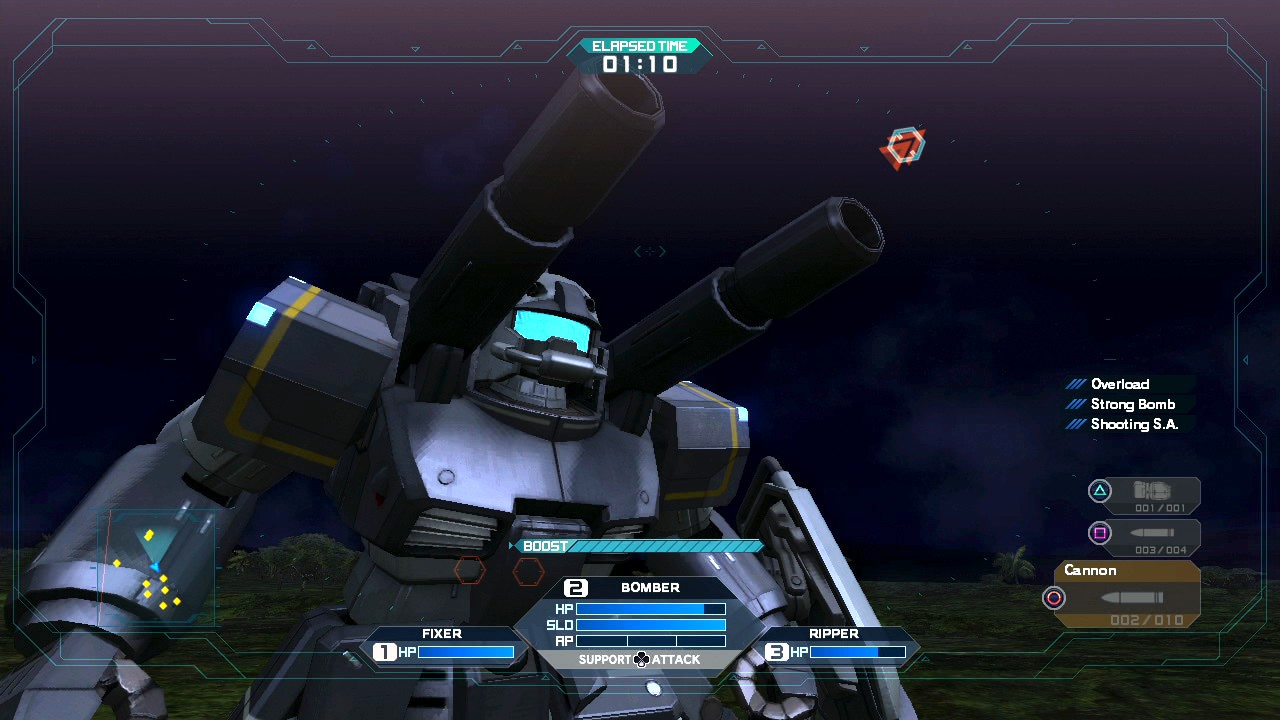The height and width of the screenshot is (720, 1280).
Task: Select the Cannon weapon slot
Action: click(x=1127, y=595)
